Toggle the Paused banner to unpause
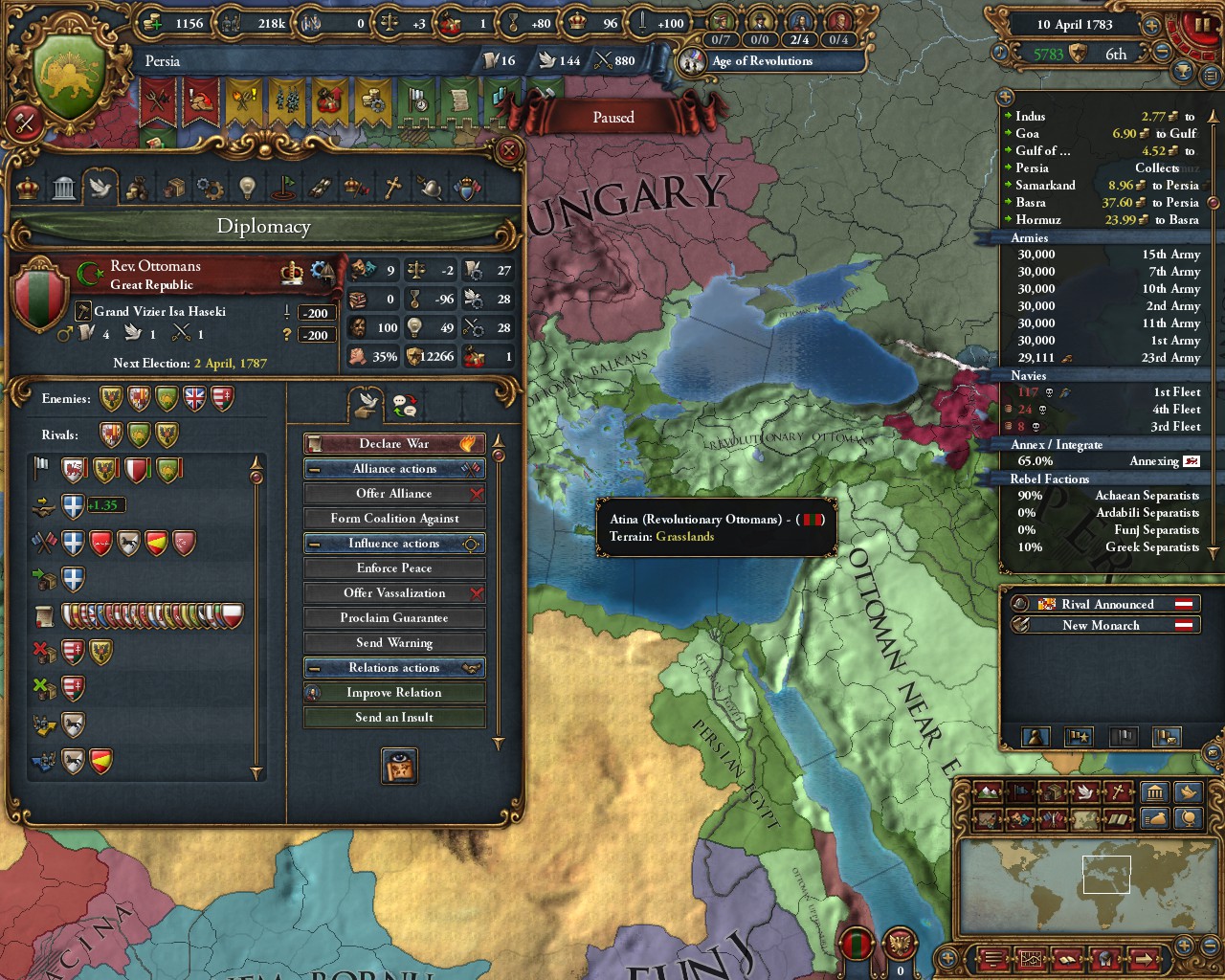The height and width of the screenshot is (980, 1225). [x=612, y=117]
